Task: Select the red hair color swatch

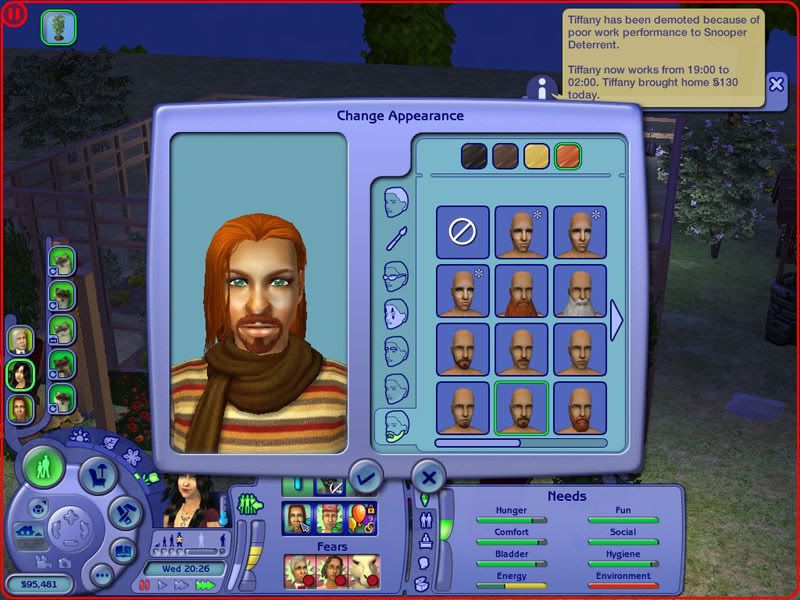Action: [568, 157]
